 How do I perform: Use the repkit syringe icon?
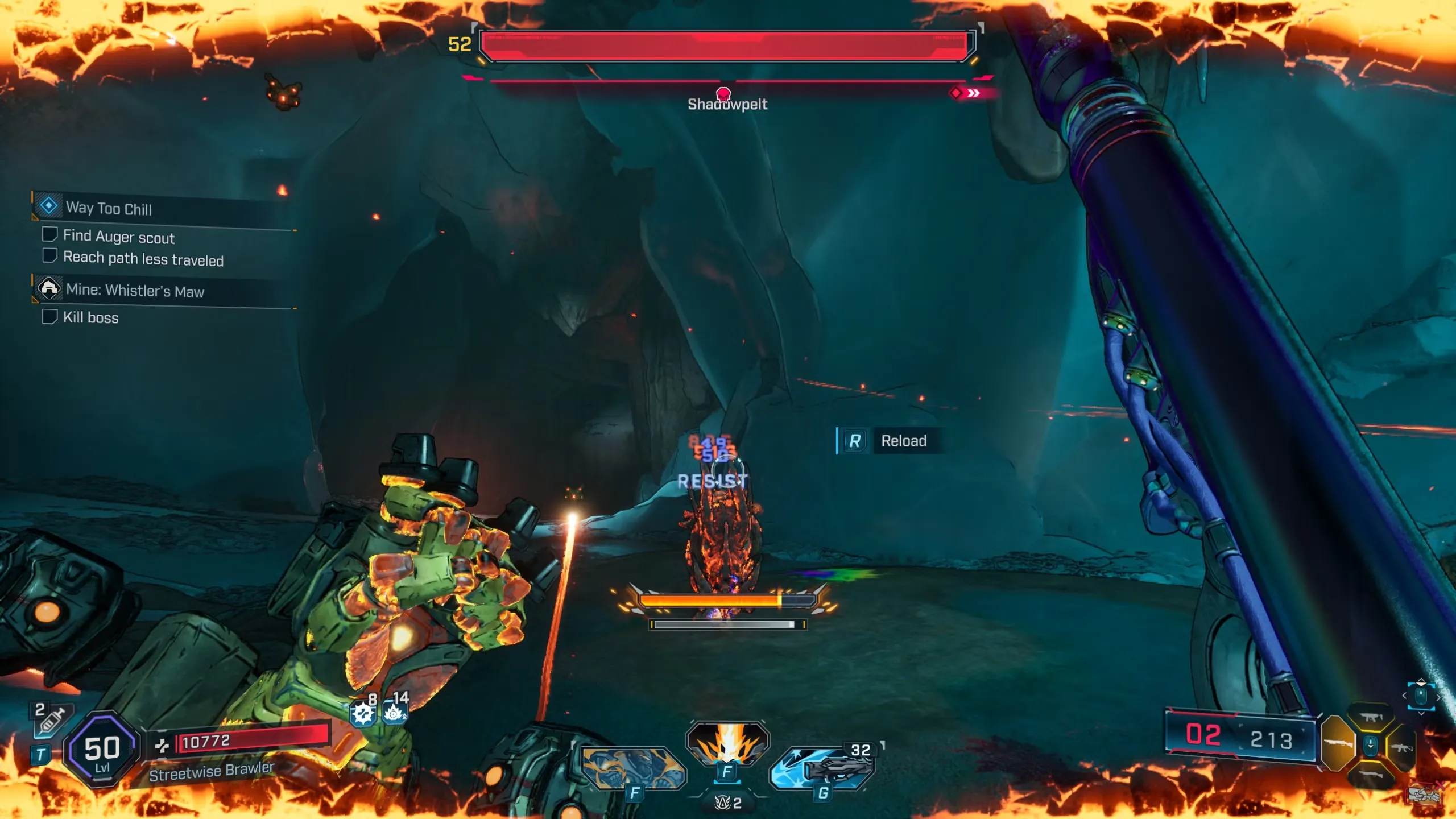pos(50,721)
